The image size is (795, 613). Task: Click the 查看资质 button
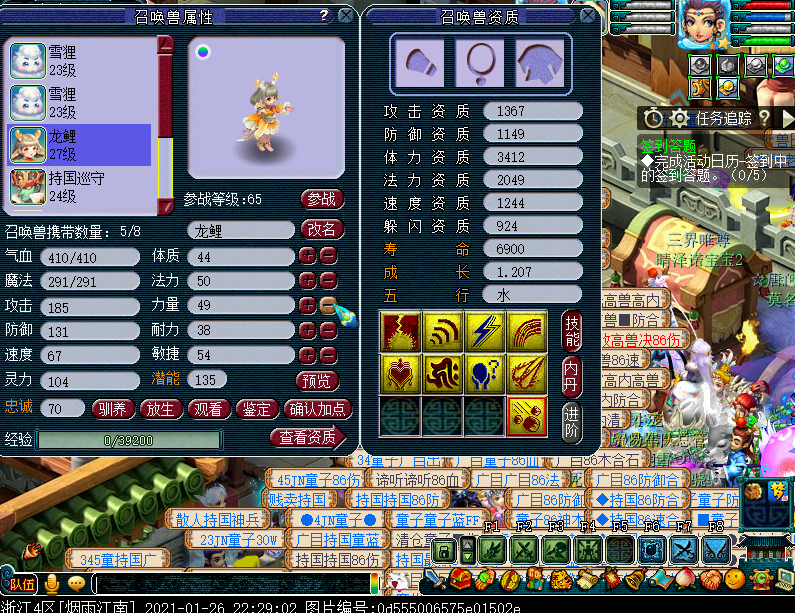tap(305, 437)
